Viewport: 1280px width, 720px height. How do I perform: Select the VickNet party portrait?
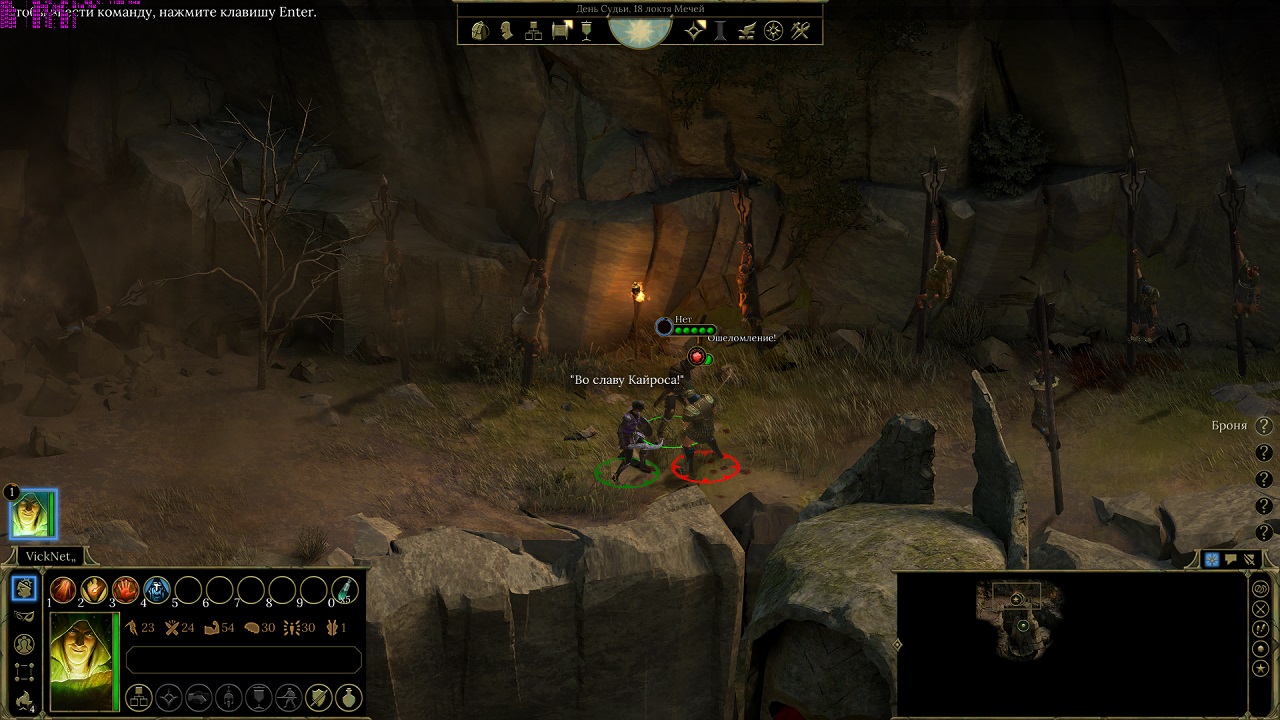click(x=34, y=515)
